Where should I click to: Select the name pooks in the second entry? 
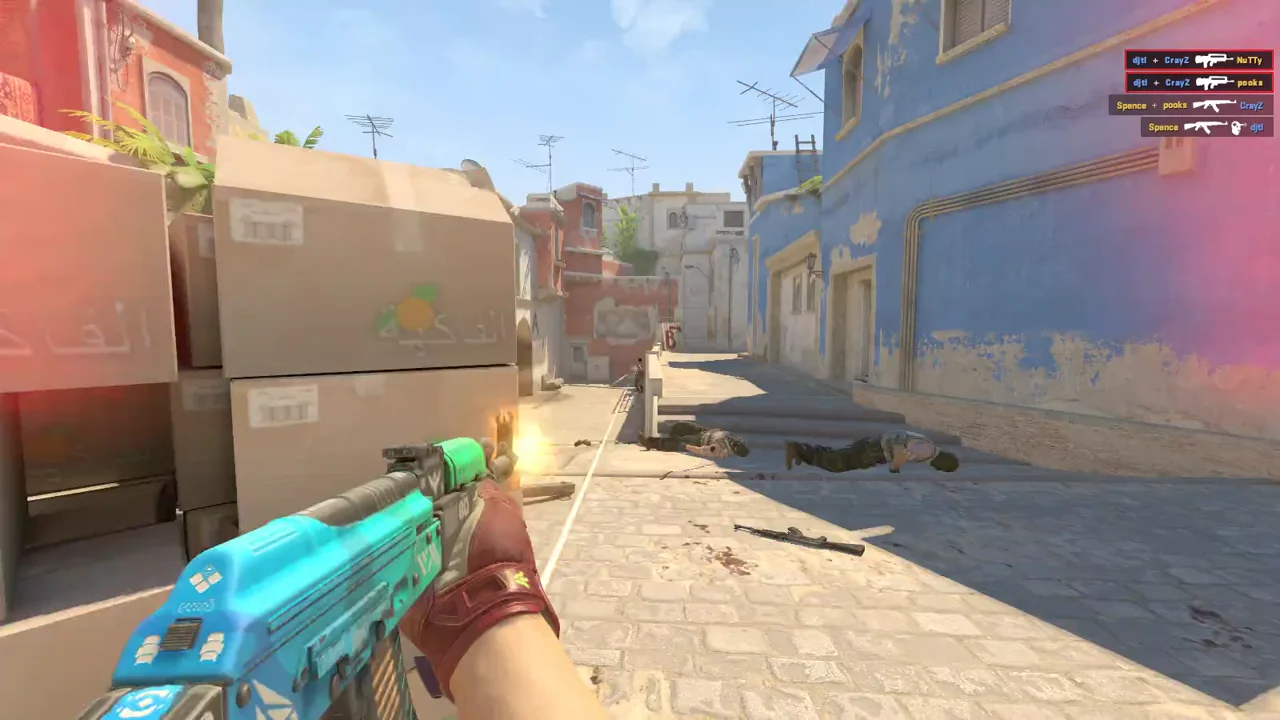pyautogui.click(x=1253, y=82)
